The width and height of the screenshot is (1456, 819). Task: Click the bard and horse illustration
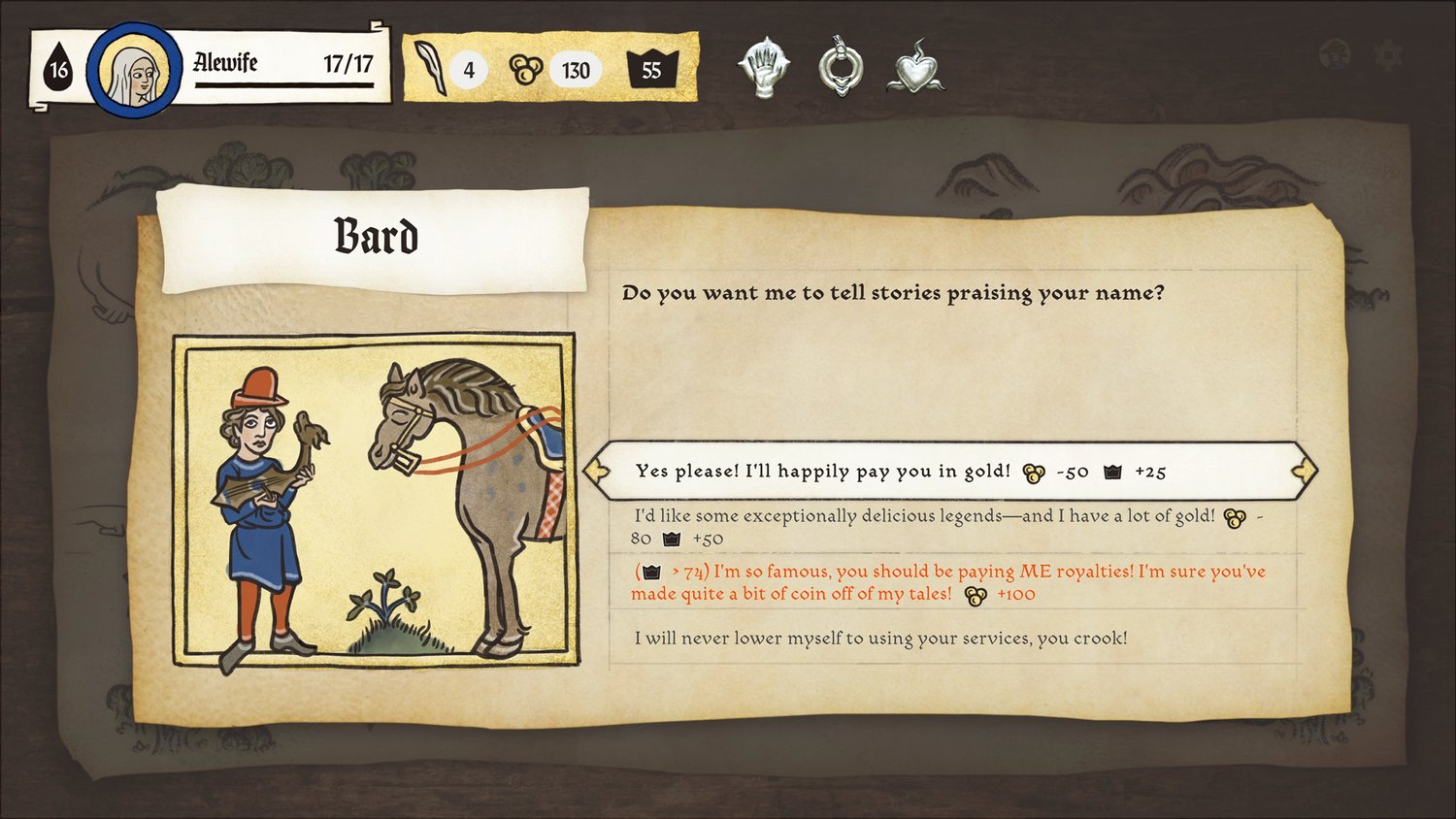click(376, 498)
